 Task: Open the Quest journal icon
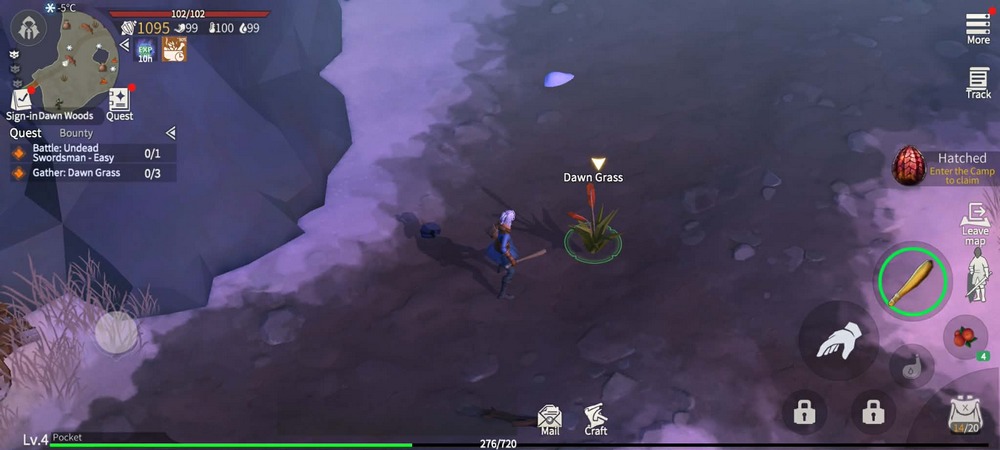click(x=119, y=102)
